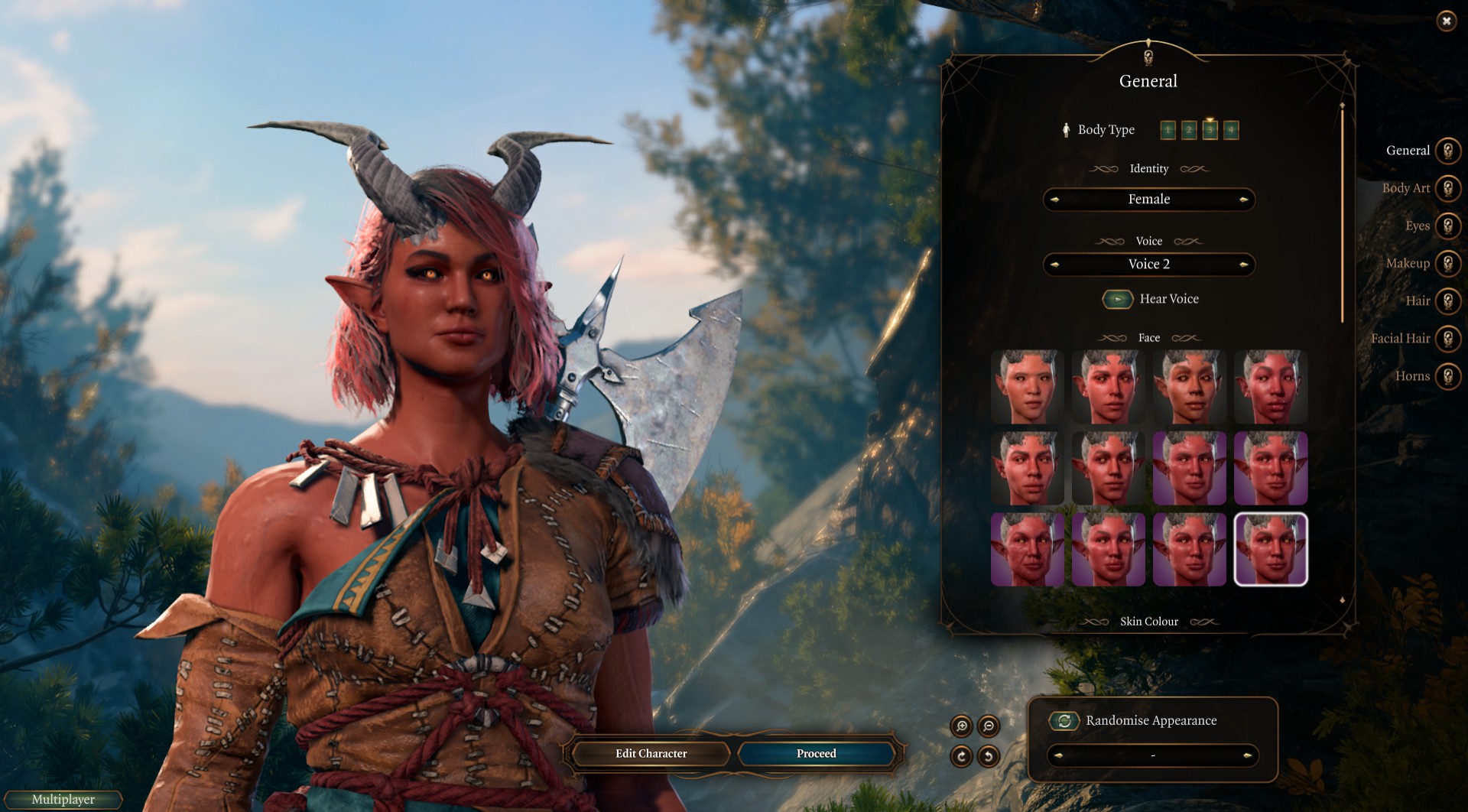Select the Horns tab
Screen dimensions: 1468x812
point(1447,376)
